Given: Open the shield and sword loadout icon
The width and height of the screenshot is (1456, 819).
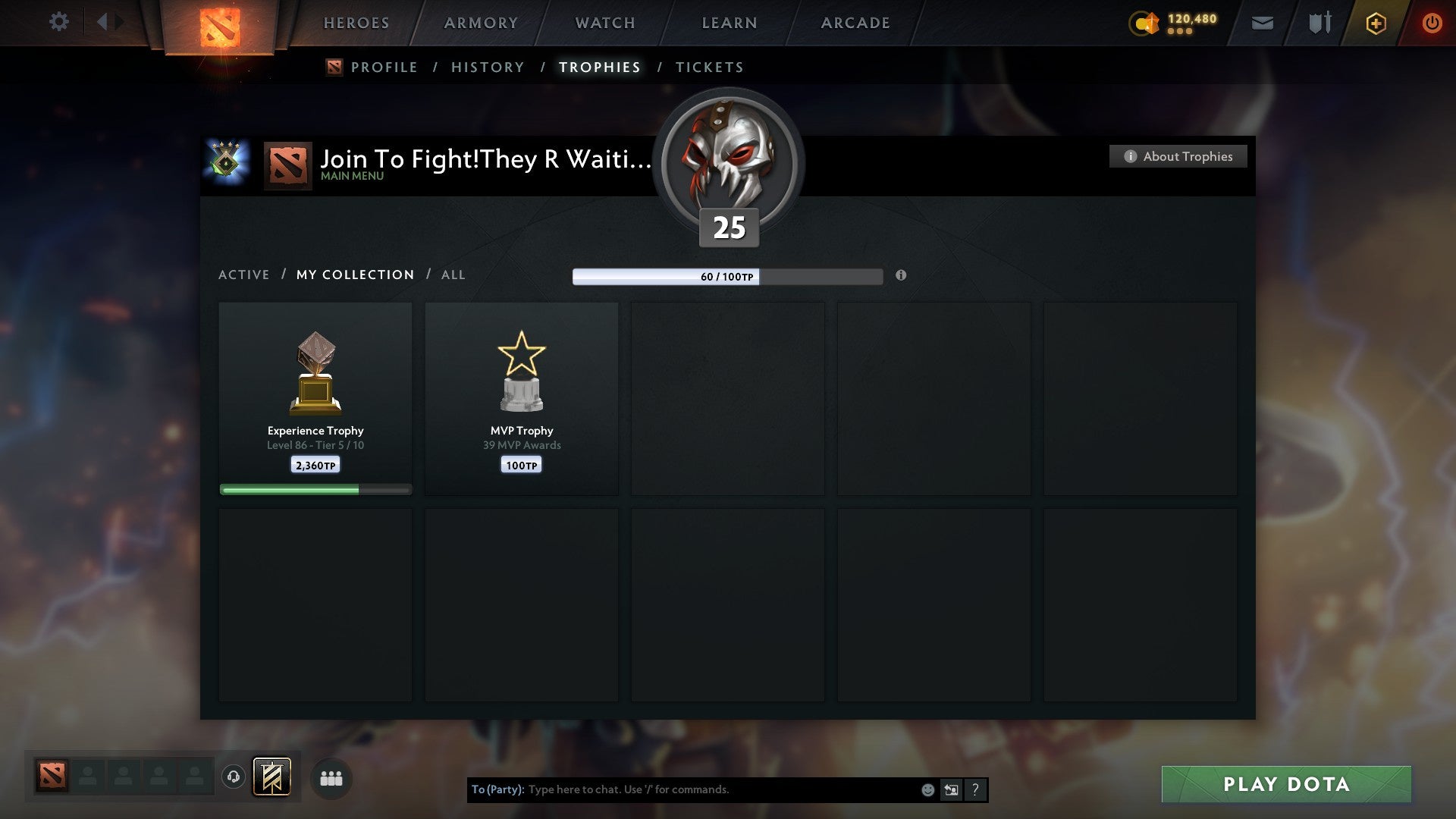Looking at the screenshot, I should coord(1319,23).
